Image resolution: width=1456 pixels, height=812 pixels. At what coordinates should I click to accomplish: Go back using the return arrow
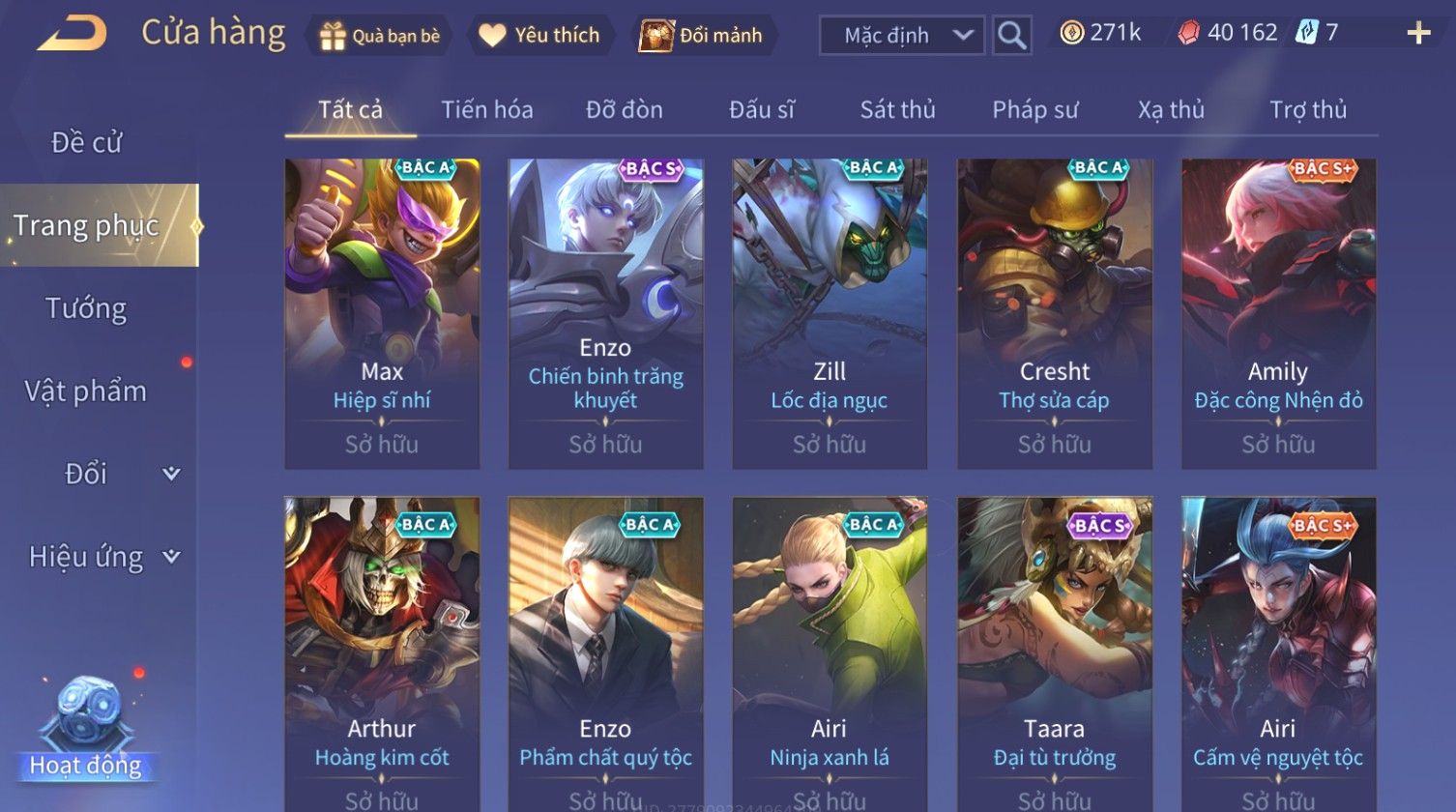point(72,35)
